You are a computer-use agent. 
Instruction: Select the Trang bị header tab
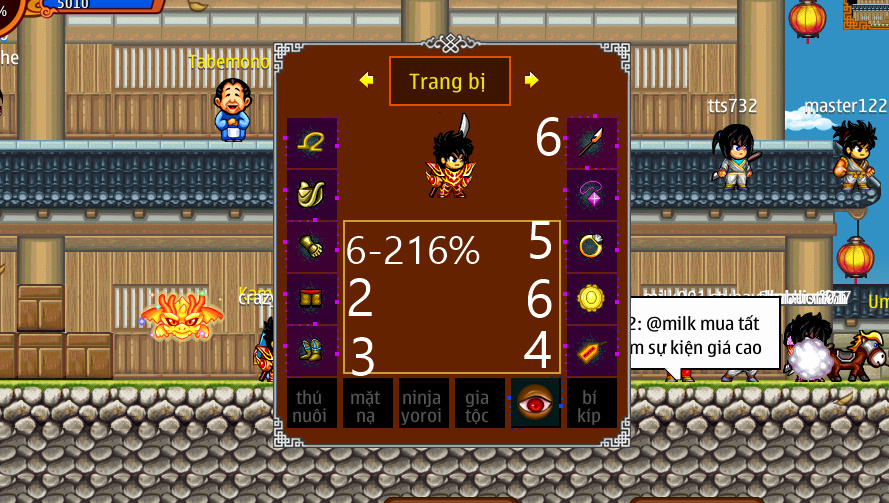pyautogui.click(x=449, y=81)
